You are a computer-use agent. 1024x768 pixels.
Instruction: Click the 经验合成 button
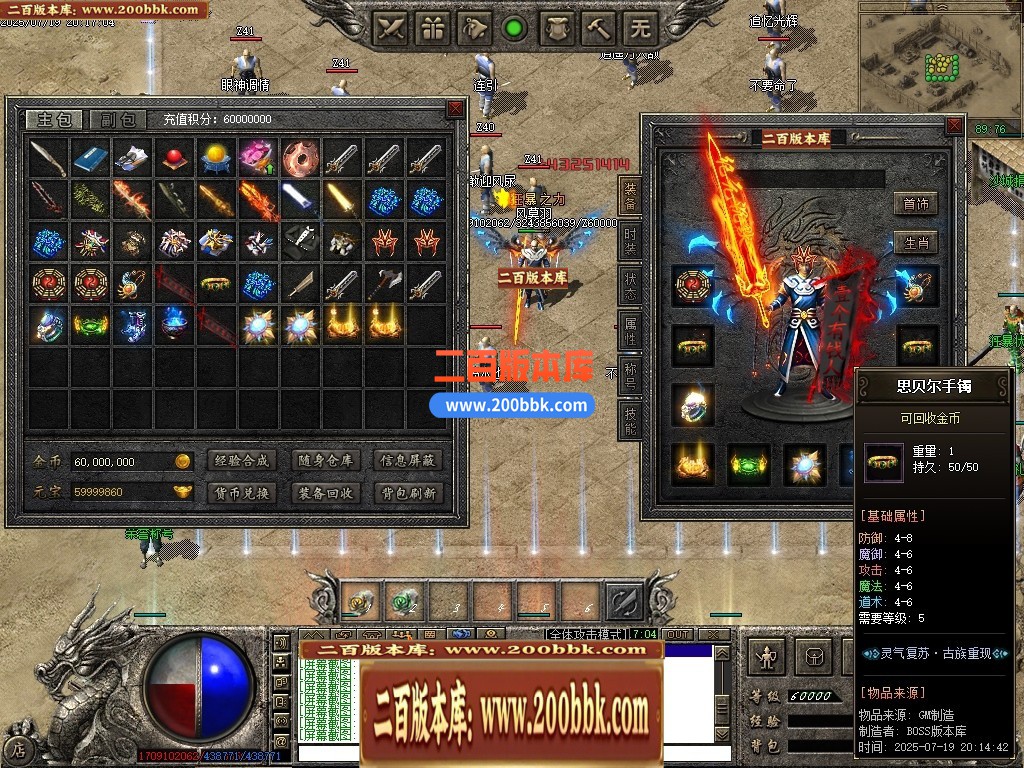click(241, 461)
